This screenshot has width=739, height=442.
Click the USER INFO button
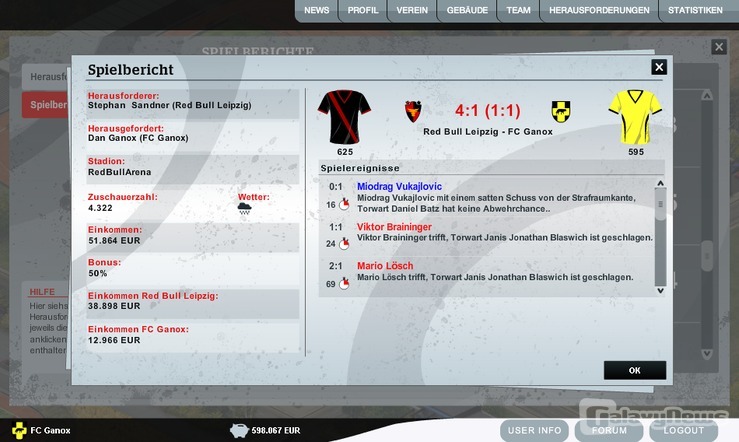point(538,431)
